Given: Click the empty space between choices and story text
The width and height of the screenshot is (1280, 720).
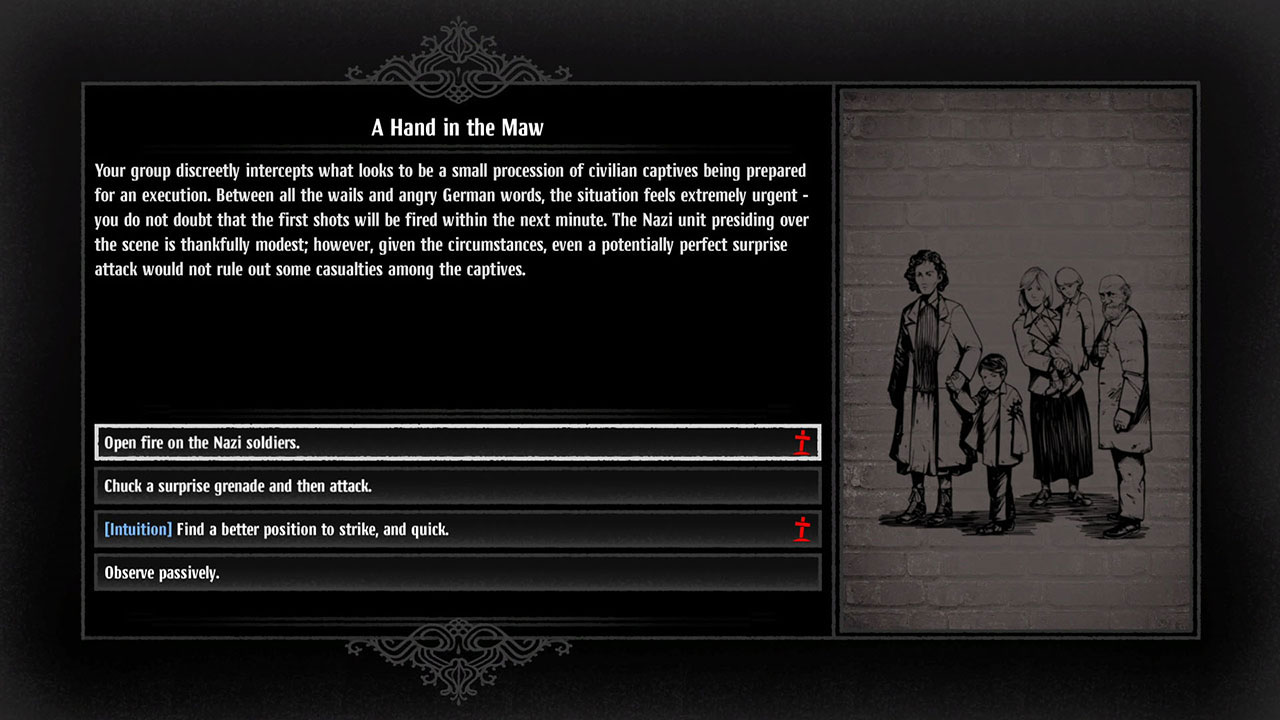Looking at the screenshot, I should (x=457, y=350).
